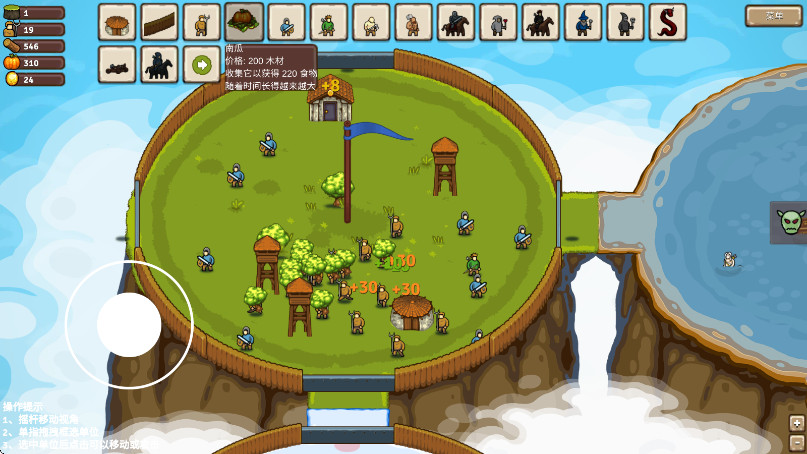Screen dimensions: 807x454
Task: Zoom in with the plus button
Action: coord(797,422)
